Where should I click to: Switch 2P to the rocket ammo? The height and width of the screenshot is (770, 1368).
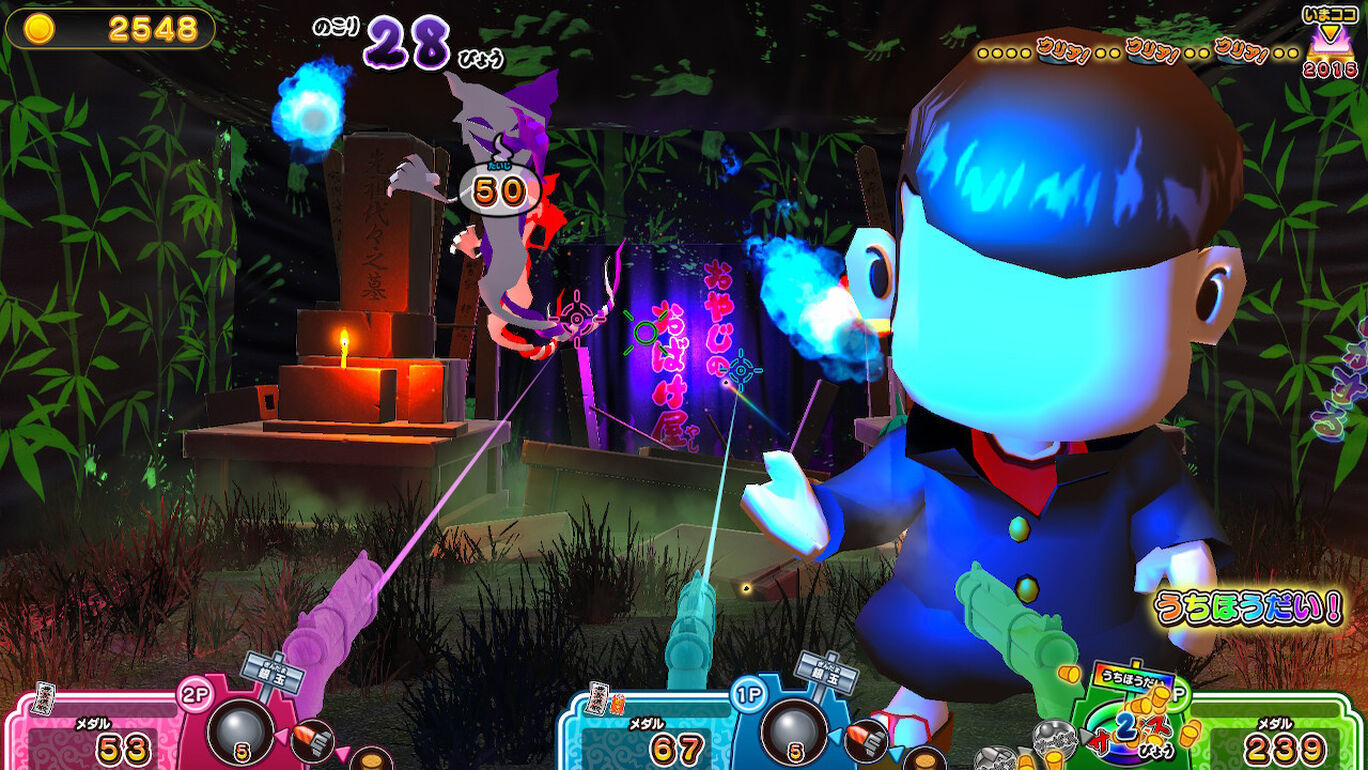pos(314,739)
